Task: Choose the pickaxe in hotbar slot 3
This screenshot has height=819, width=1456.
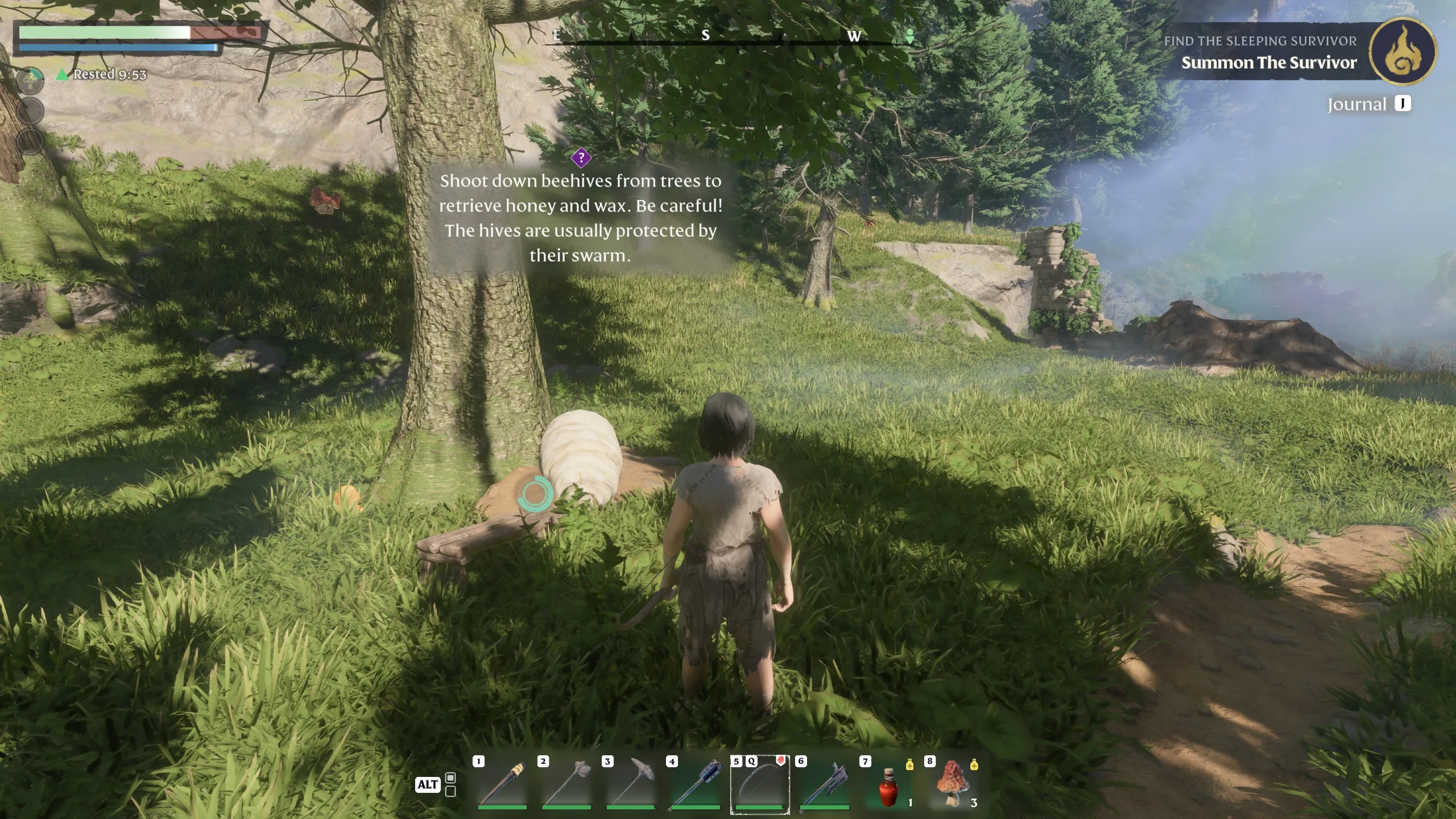Action: 631,785
